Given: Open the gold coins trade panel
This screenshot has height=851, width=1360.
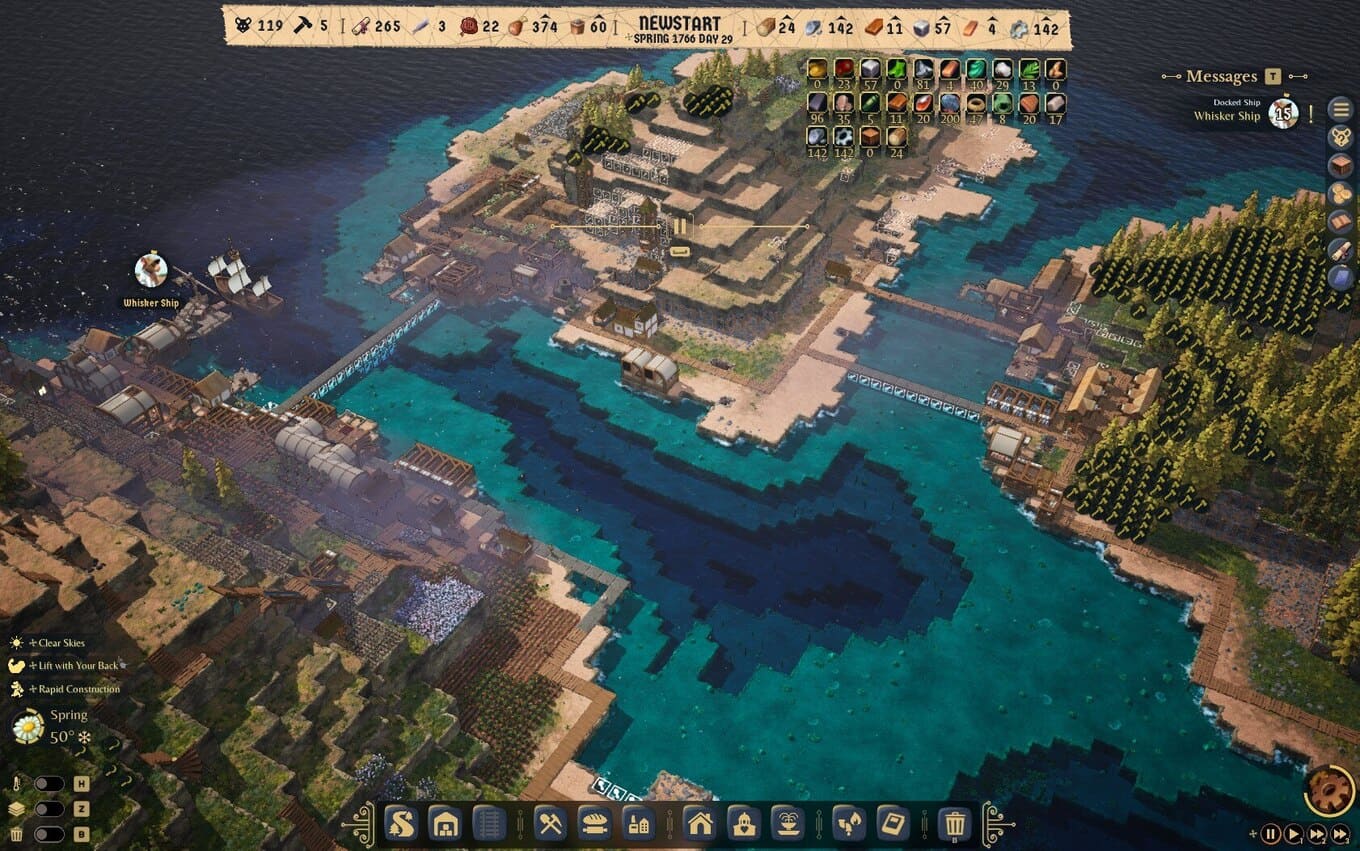Looking at the screenshot, I should 1341,194.
